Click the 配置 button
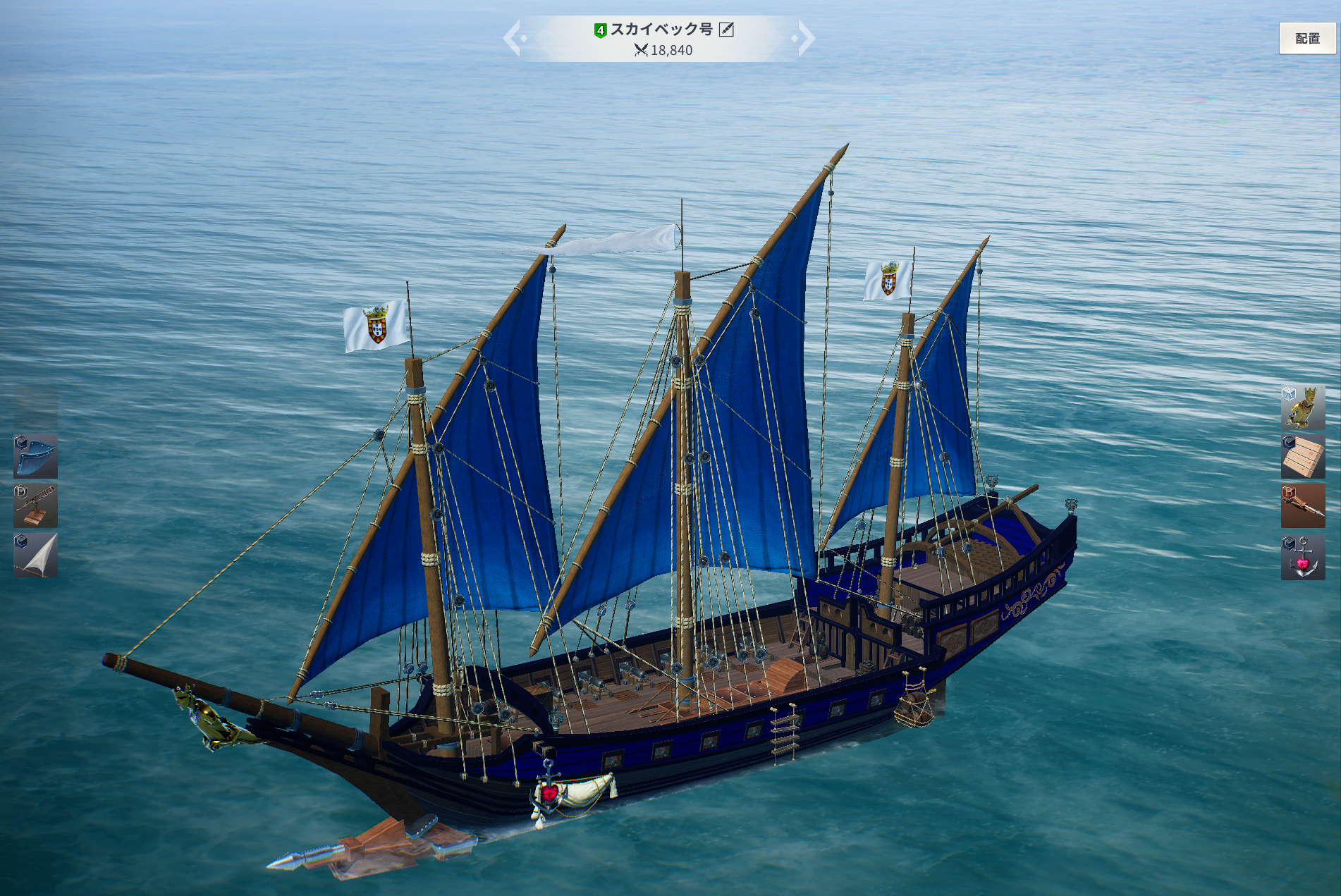 click(x=1306, y=38)
